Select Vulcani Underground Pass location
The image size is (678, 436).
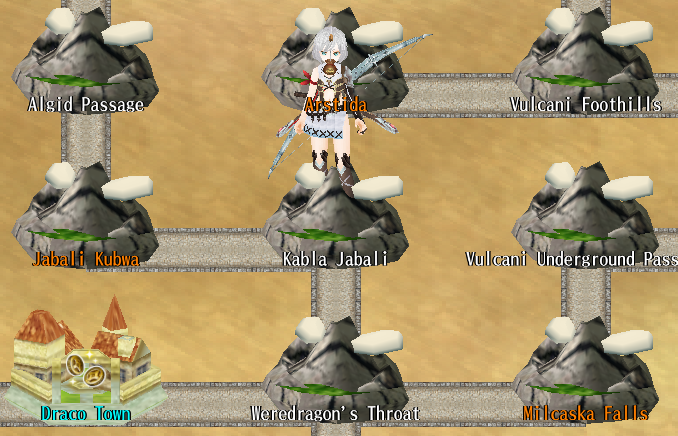pyautogui.click(x=585, y=218)
